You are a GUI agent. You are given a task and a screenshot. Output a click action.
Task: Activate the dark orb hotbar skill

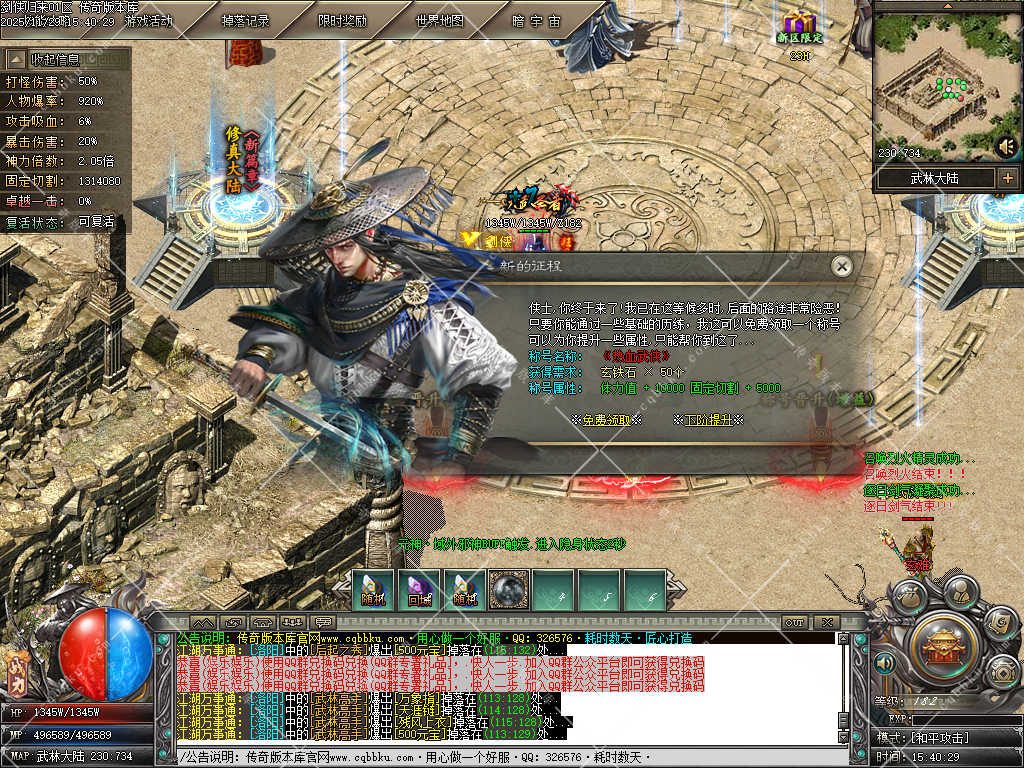[x=509, y=590]
